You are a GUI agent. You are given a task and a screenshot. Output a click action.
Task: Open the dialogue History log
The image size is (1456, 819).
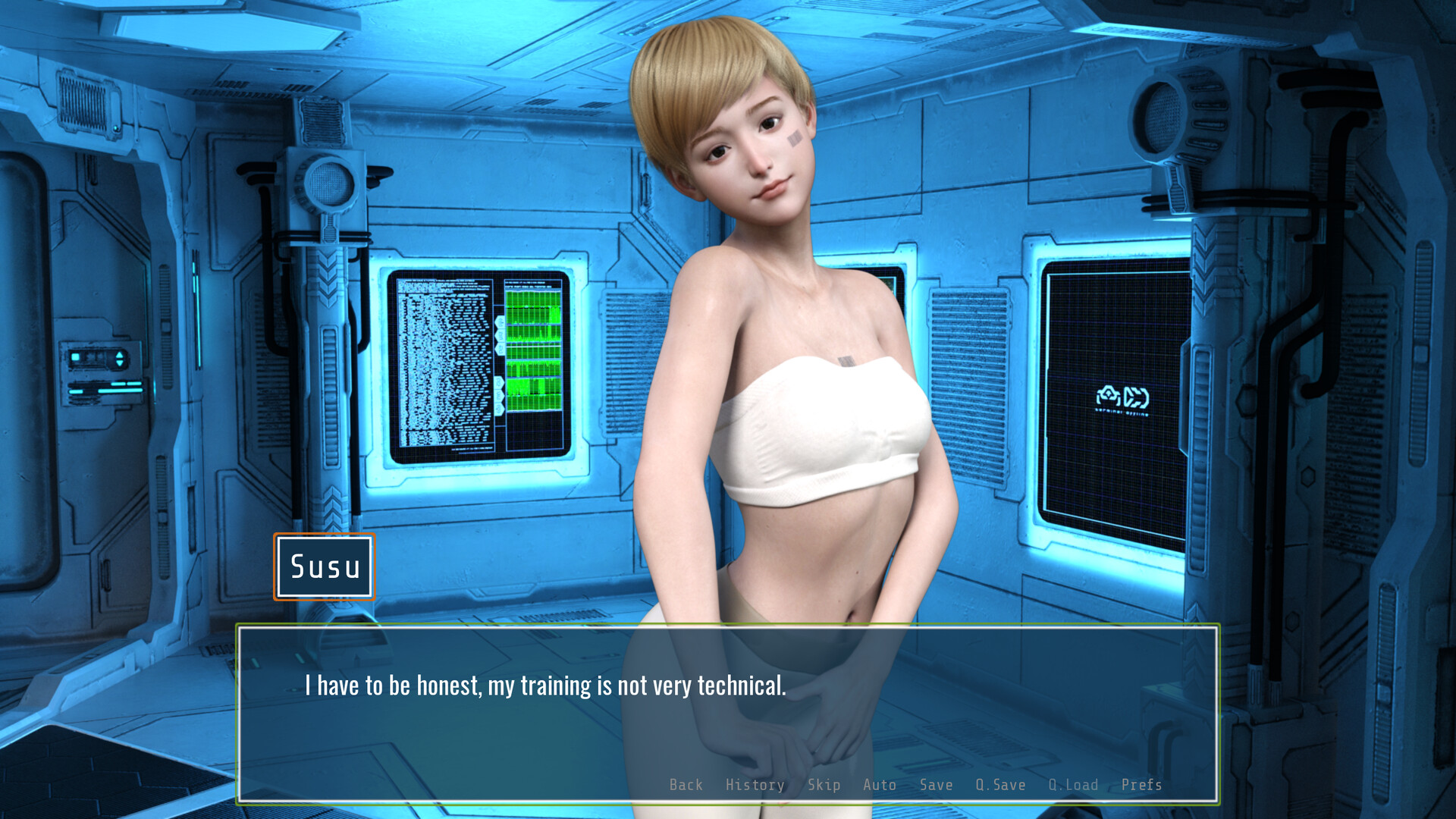(755, 785)
